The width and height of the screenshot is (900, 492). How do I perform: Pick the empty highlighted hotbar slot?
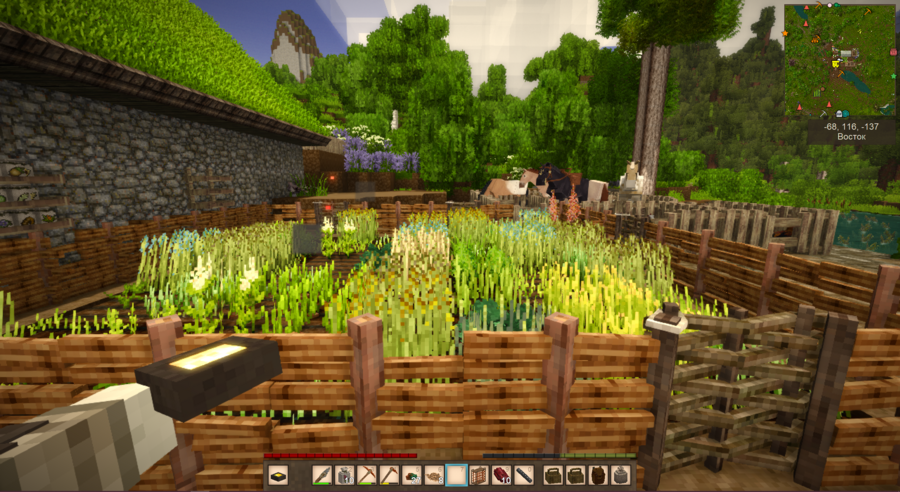point(457,475)
